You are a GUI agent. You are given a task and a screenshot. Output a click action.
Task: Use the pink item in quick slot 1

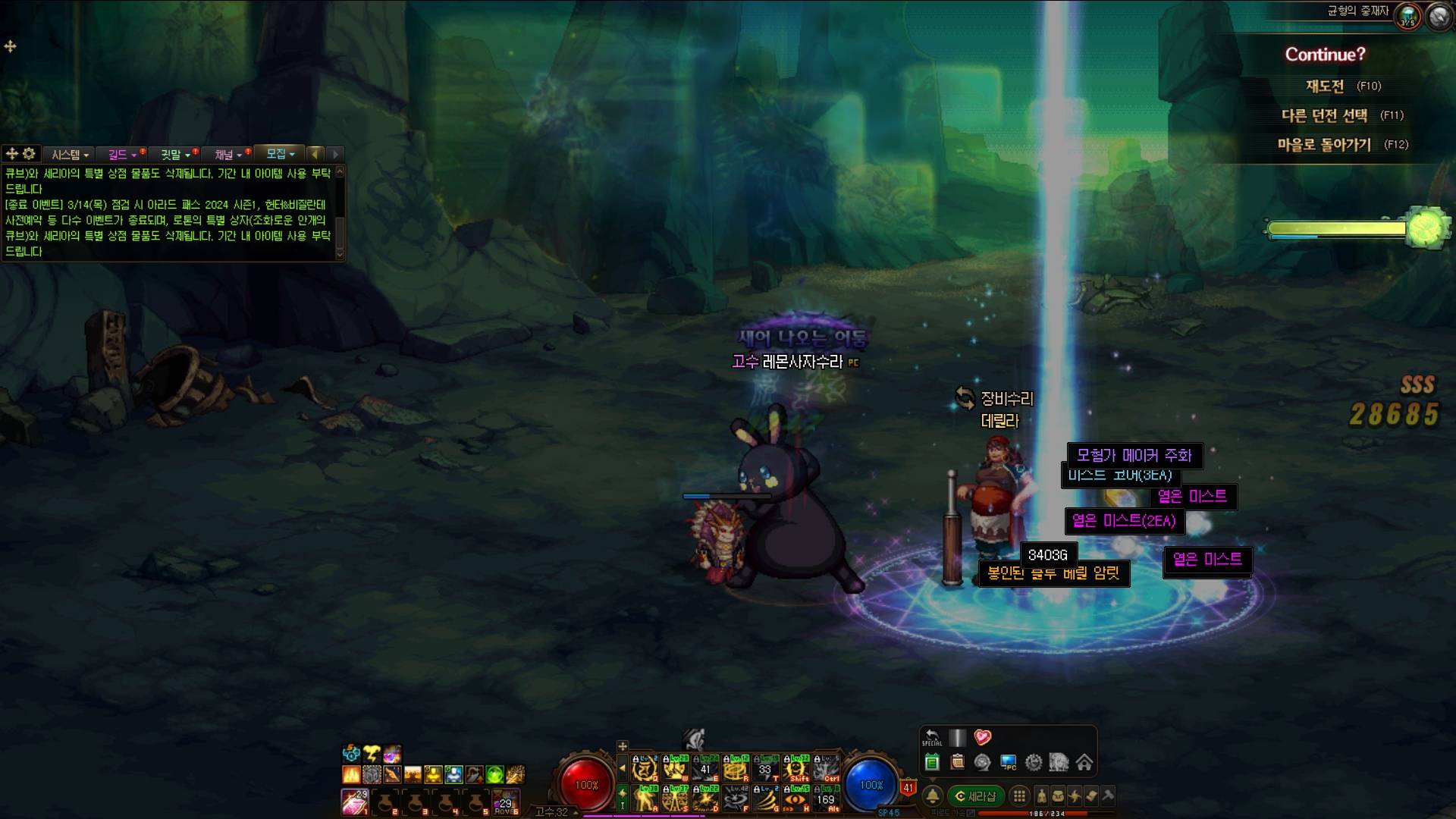[354, 801]
